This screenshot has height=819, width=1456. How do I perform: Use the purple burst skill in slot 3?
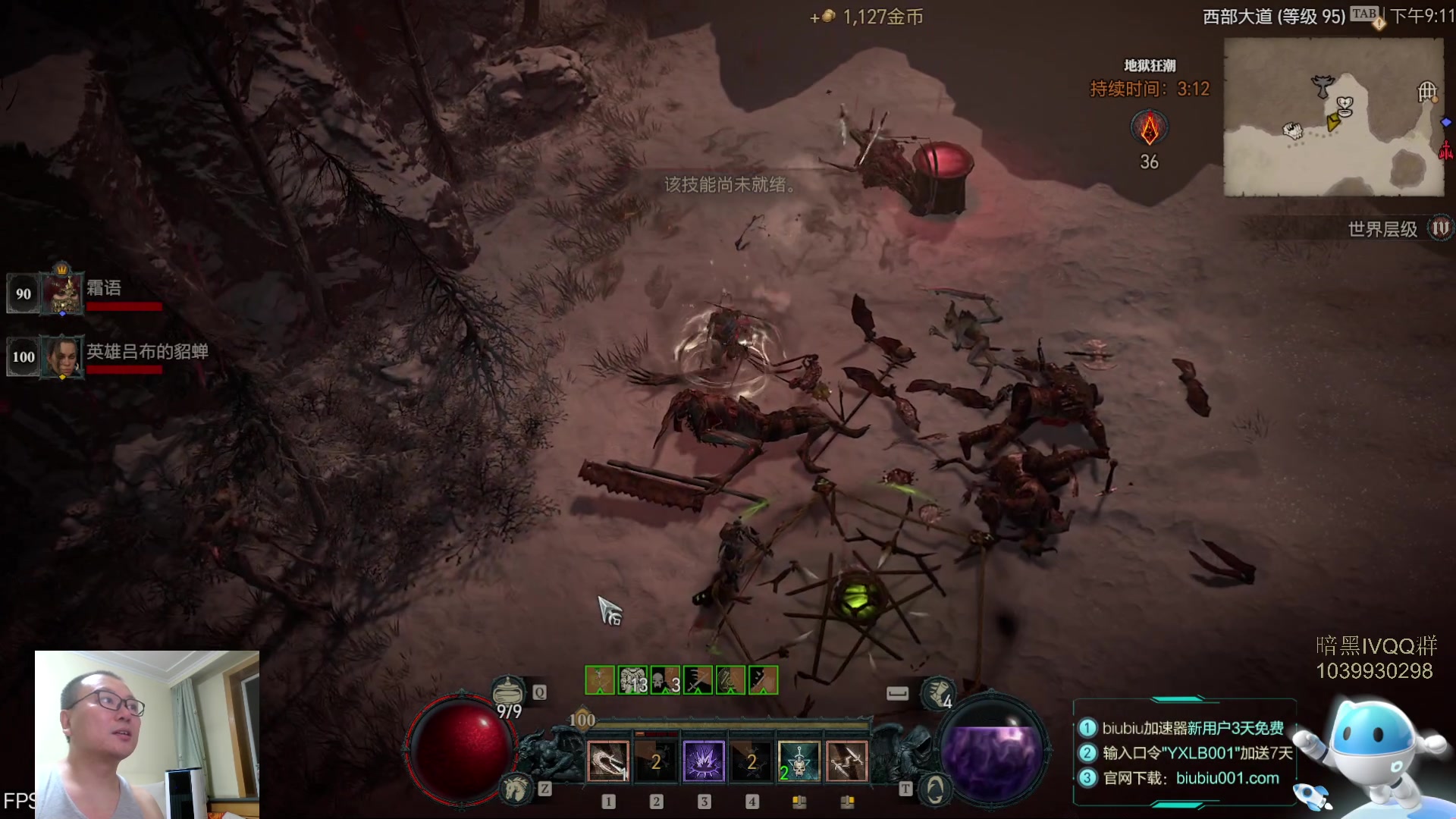[x=704, y=761]
